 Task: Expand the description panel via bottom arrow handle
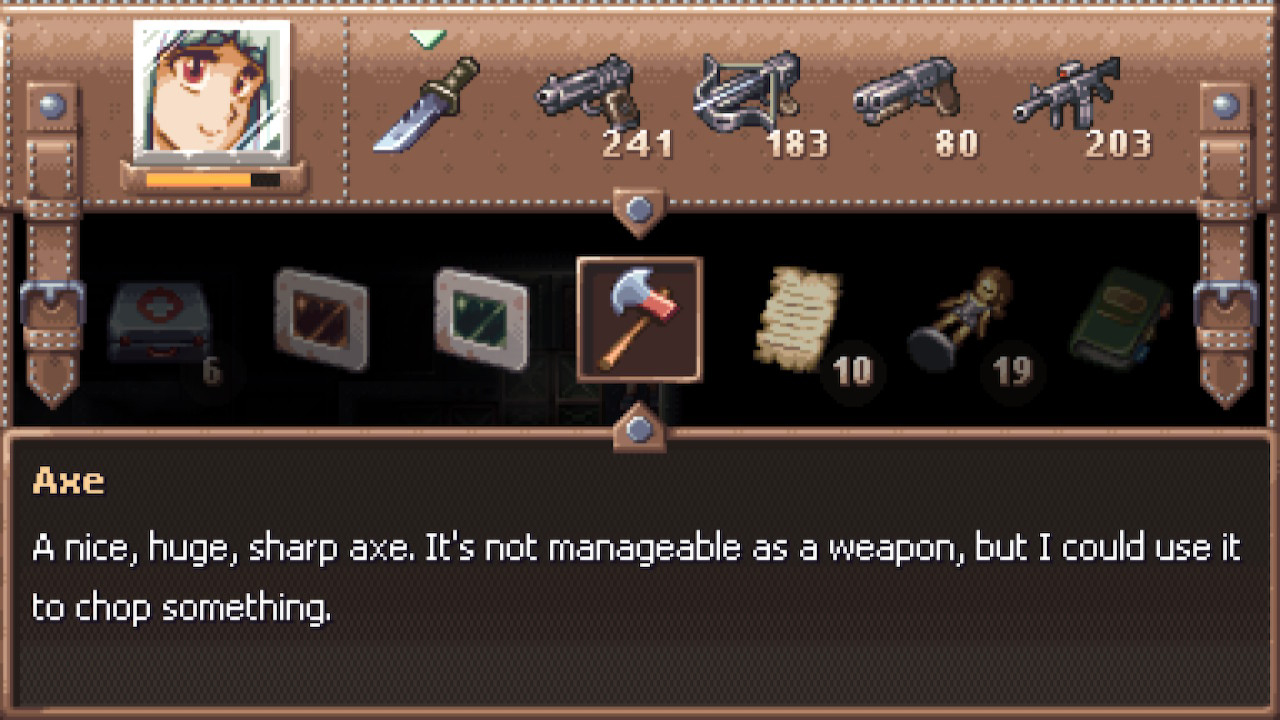pos(637,432)
